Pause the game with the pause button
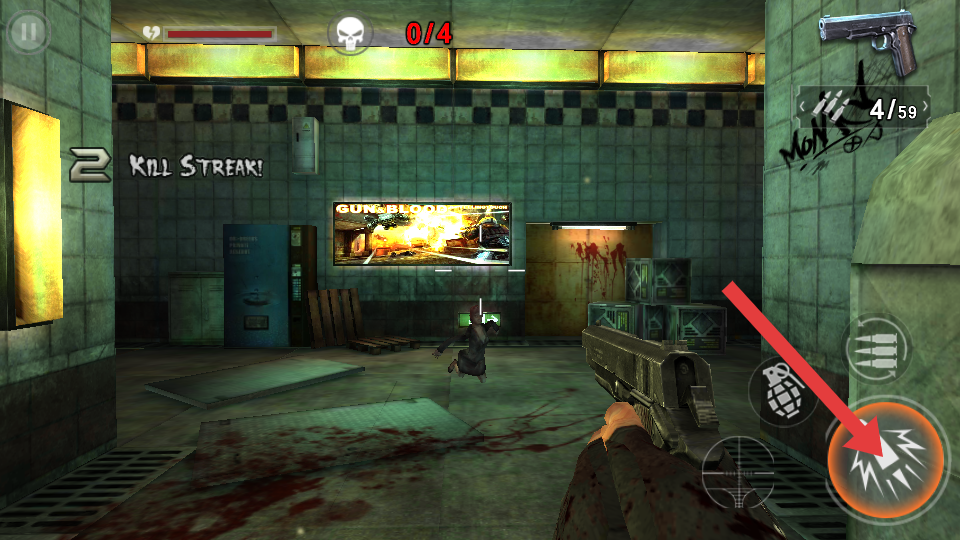This screenshot has width=960, height=540. [29, 32]
